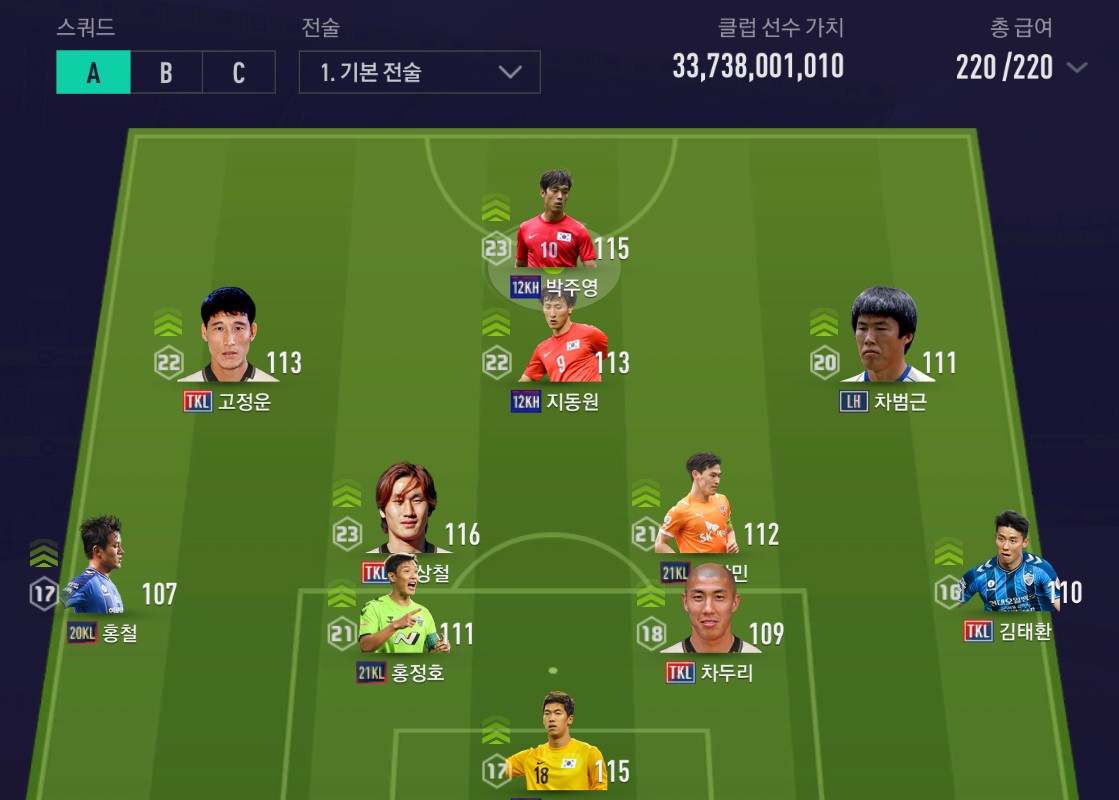Switch to squad tab C
Screen dimensions: 1119x800
point(238,72)
